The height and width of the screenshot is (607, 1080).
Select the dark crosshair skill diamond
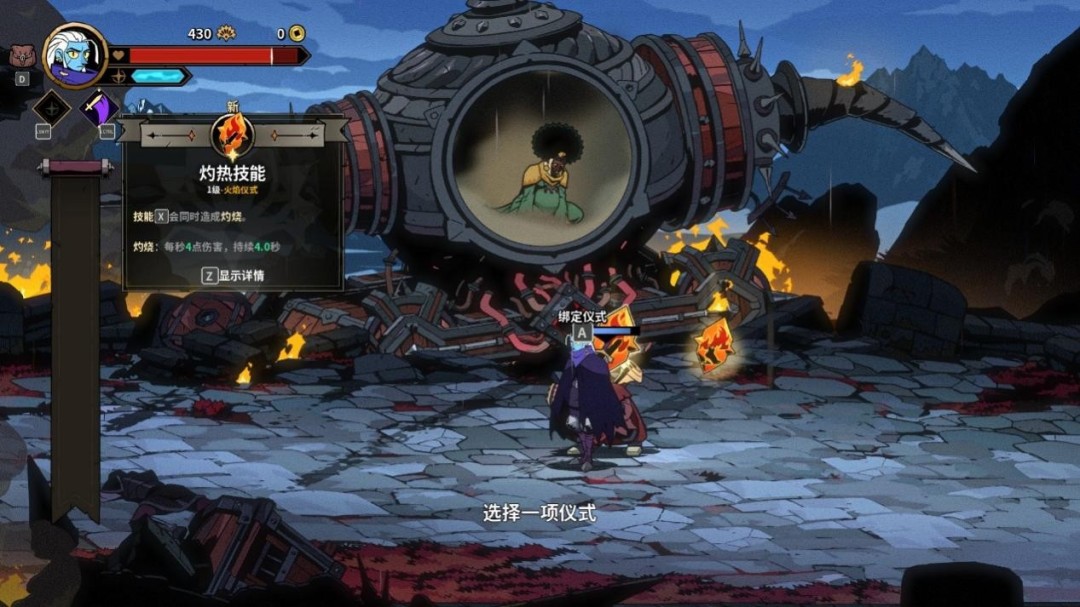point(51,108)
